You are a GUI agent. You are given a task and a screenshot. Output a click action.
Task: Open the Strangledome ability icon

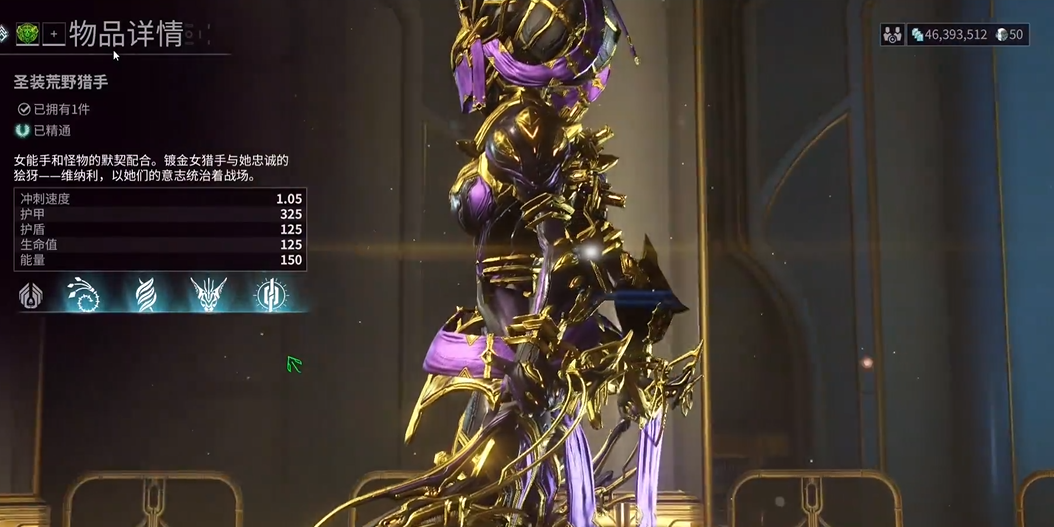click(x=270, y=295)
